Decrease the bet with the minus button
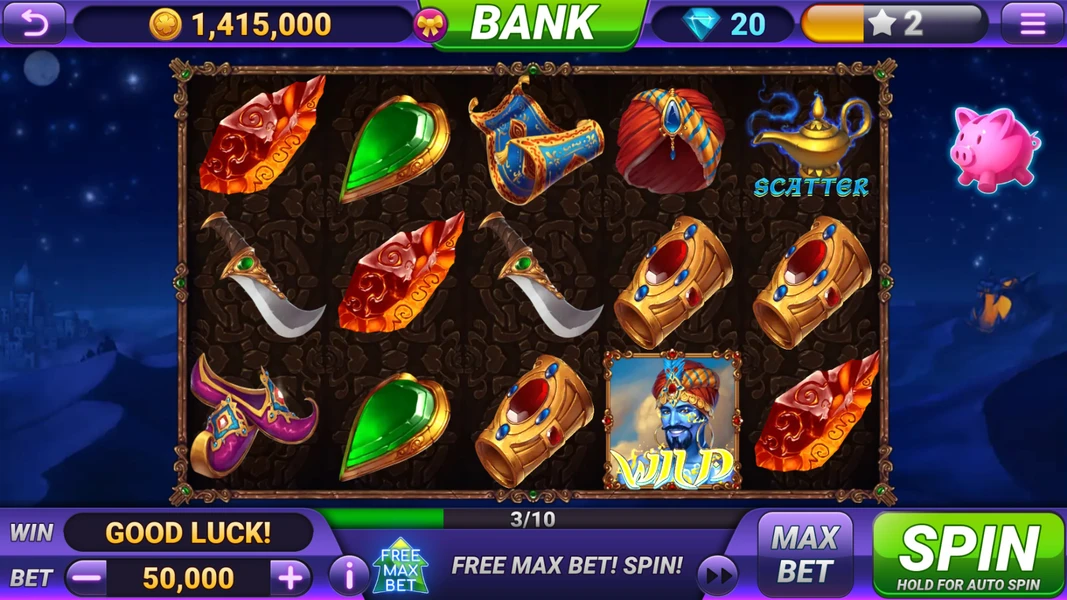Screen dimensions: 1067x600 pyautogui.click(x=88, y=577)
